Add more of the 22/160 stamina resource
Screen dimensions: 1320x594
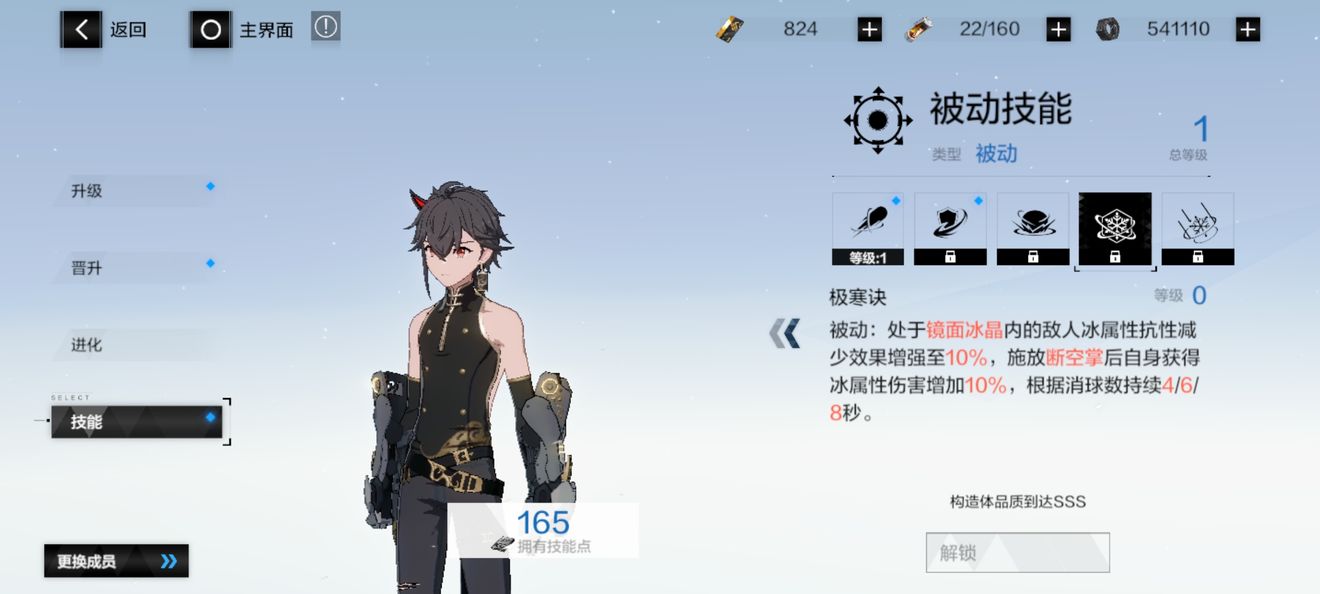pyautogui.click(x=1058, y=30)
